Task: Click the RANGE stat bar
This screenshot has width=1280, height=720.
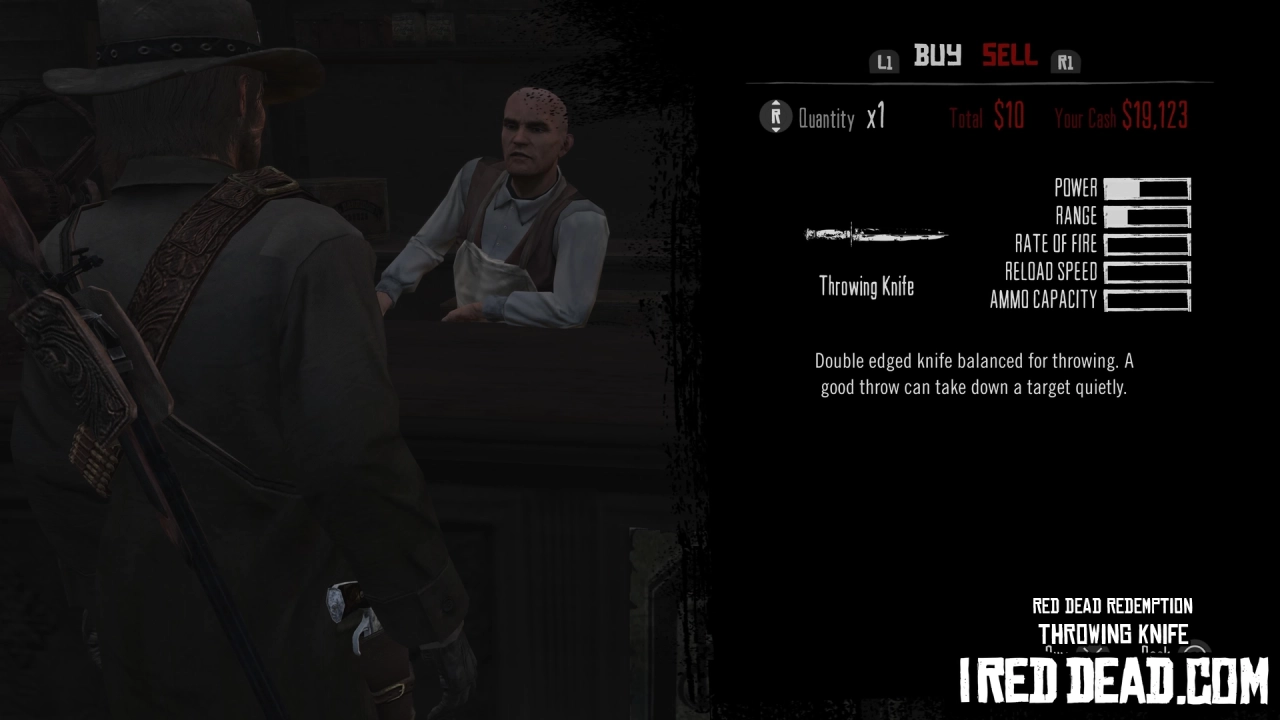Action: pyautogui.click(x=1146, y=216)
